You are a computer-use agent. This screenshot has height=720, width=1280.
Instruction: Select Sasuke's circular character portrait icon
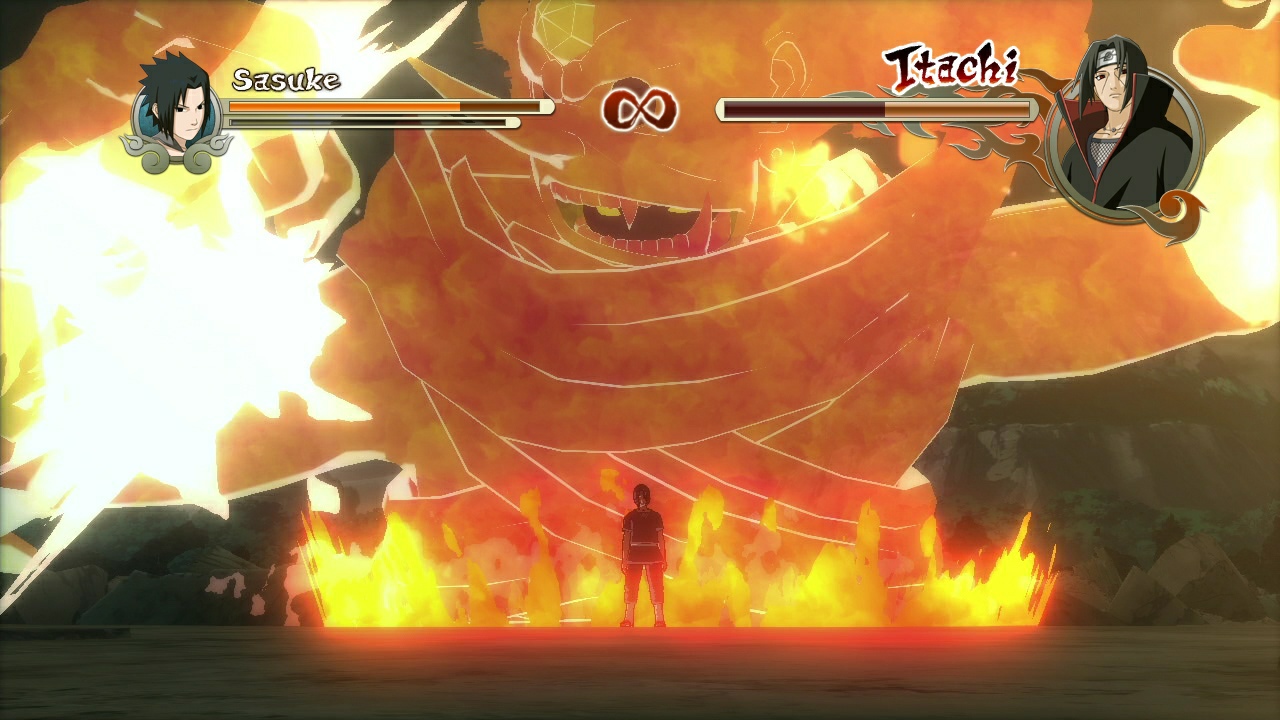tap(178, 105)
